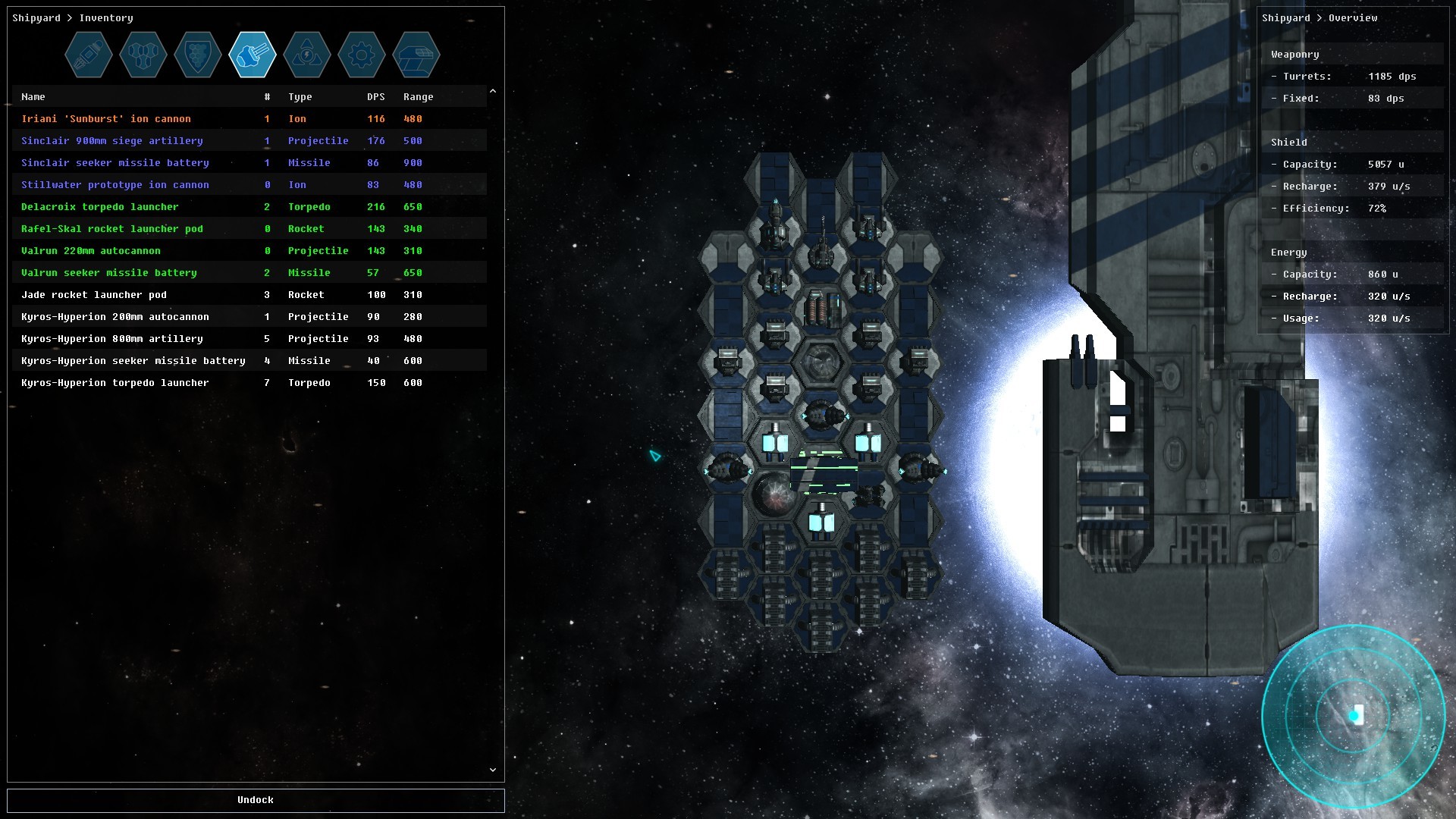Click the downward scroll chevron
1456x819 pixels.
tap(492, 770)
